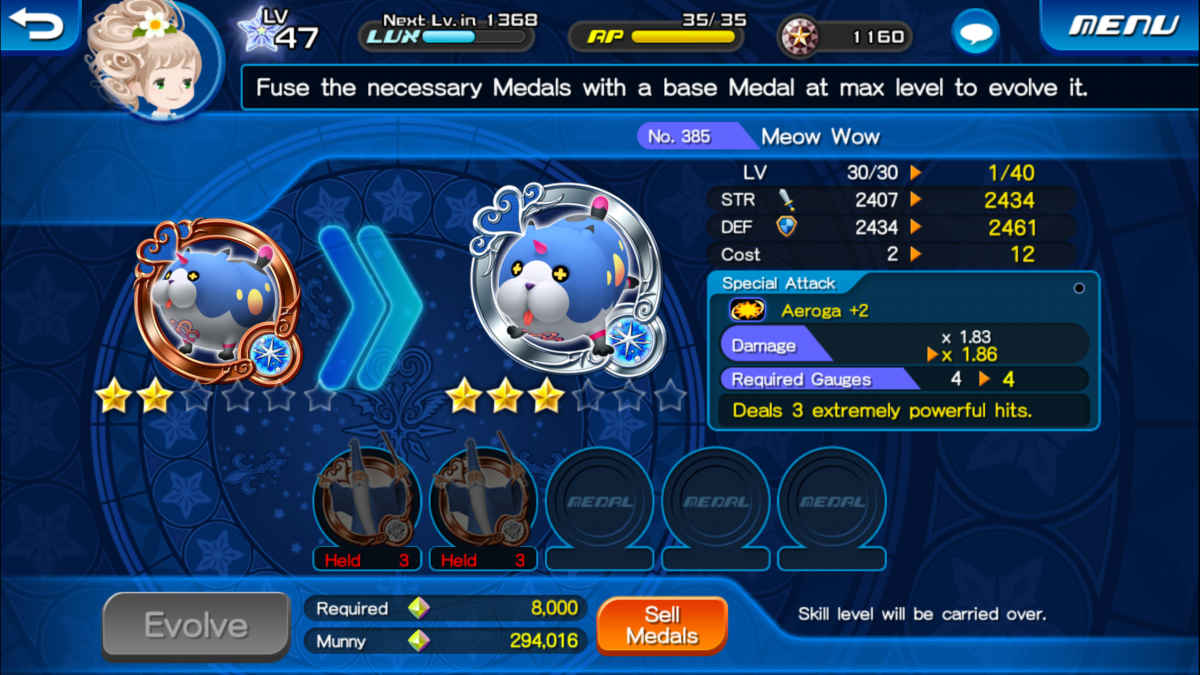
Task: Tap the Aeroga +2 special attack icon
Action: click(x=747, y=311)
